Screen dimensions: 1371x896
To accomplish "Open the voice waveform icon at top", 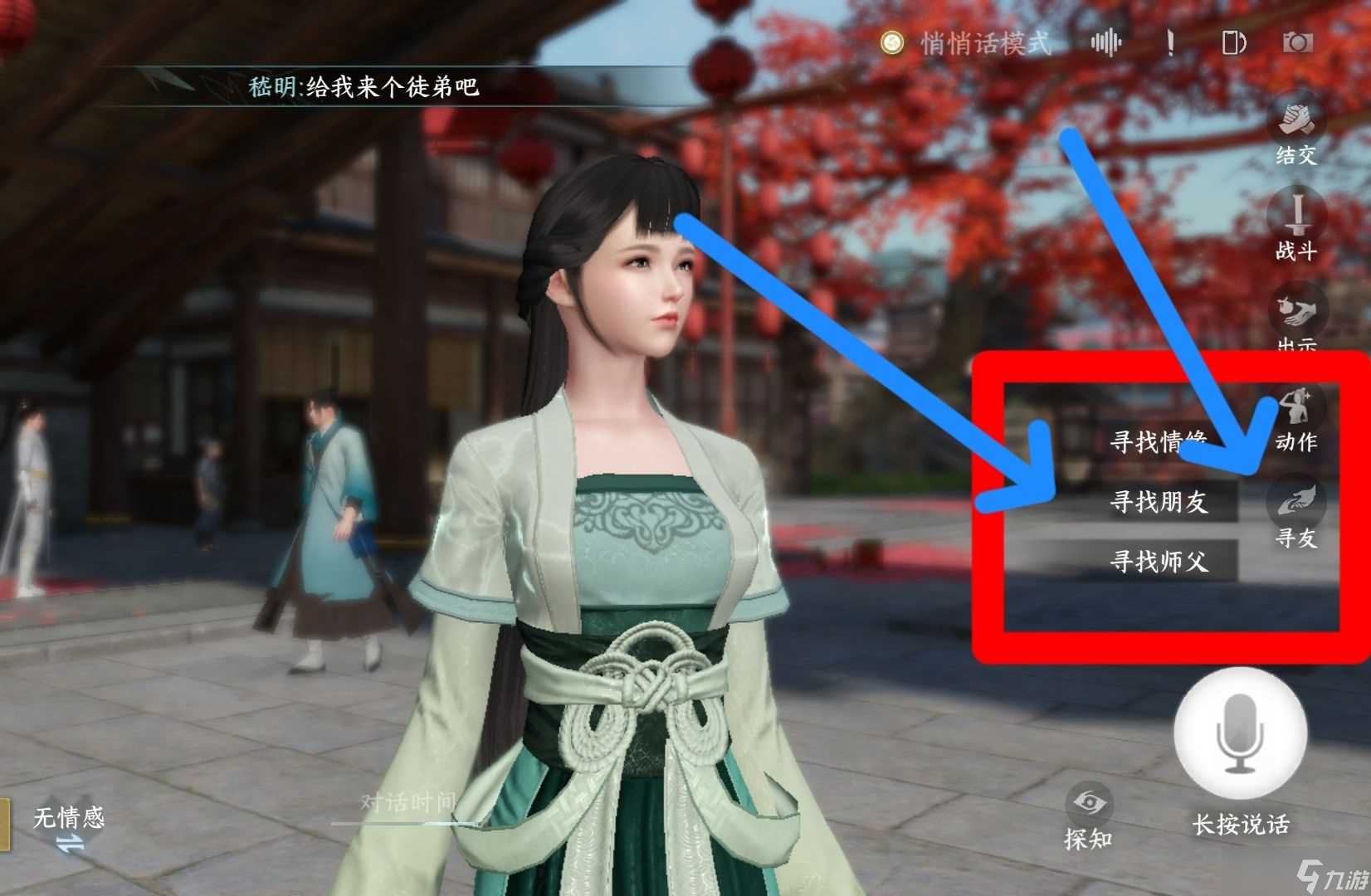I will coord(1106,41).
